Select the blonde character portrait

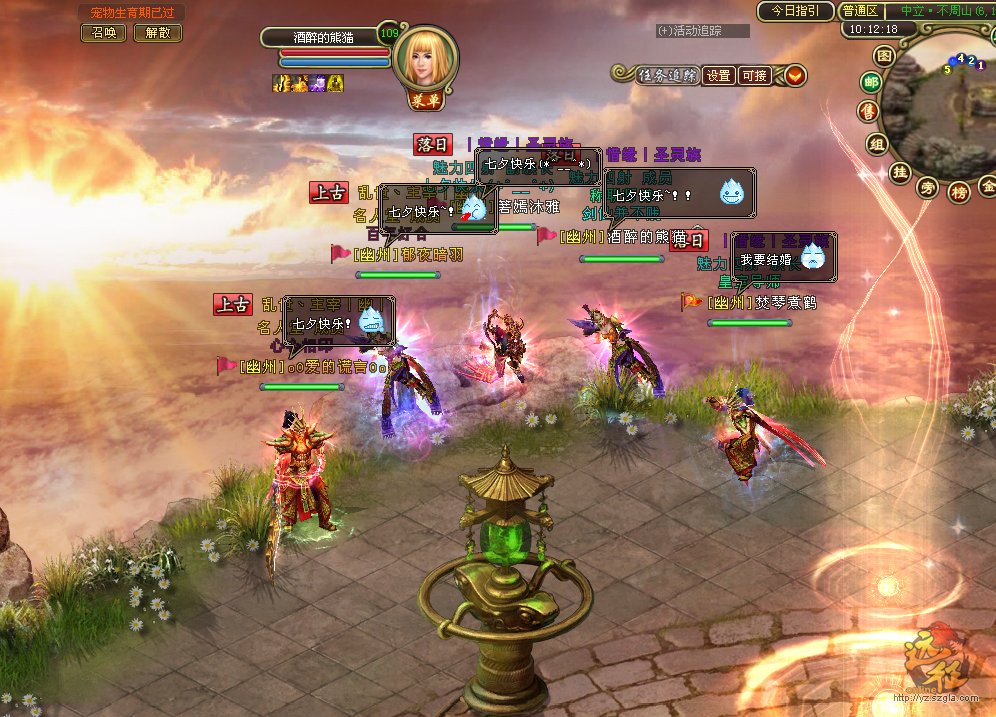[x=426, y=60]
